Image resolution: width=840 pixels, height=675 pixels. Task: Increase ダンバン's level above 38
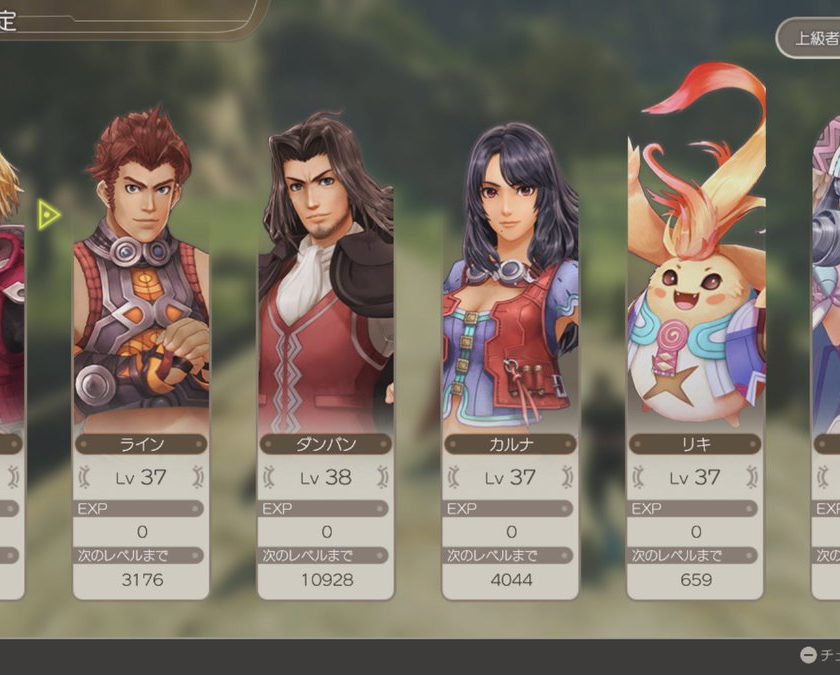[384, 477]
